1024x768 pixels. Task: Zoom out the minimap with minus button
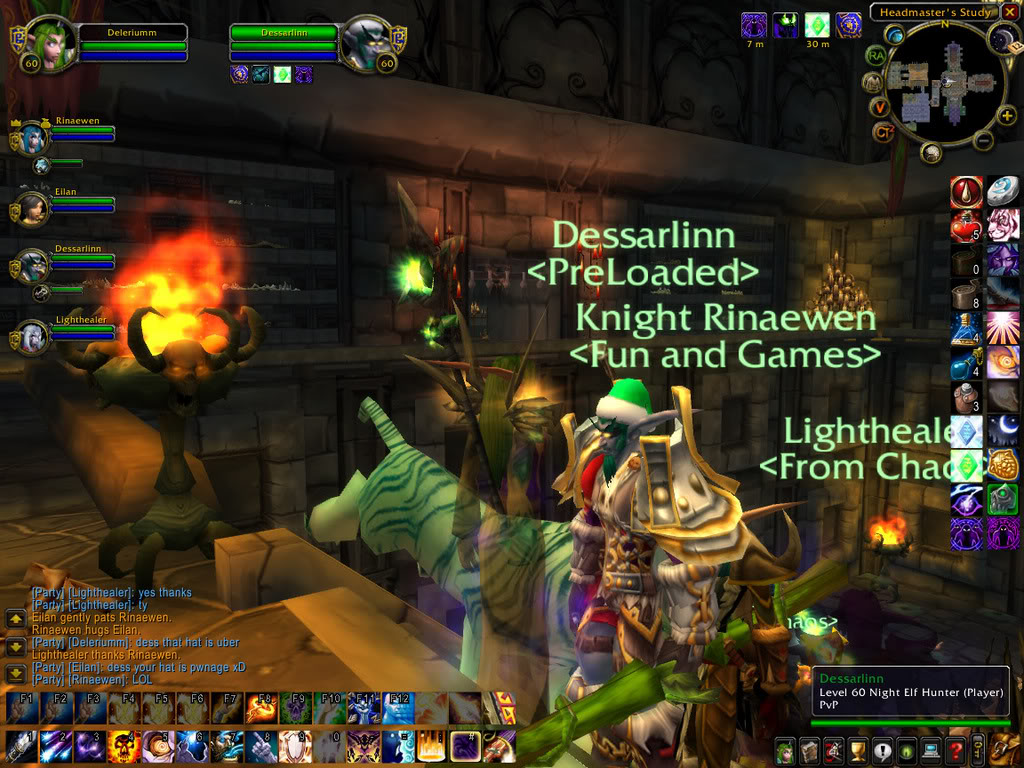[x=983, y=141]
